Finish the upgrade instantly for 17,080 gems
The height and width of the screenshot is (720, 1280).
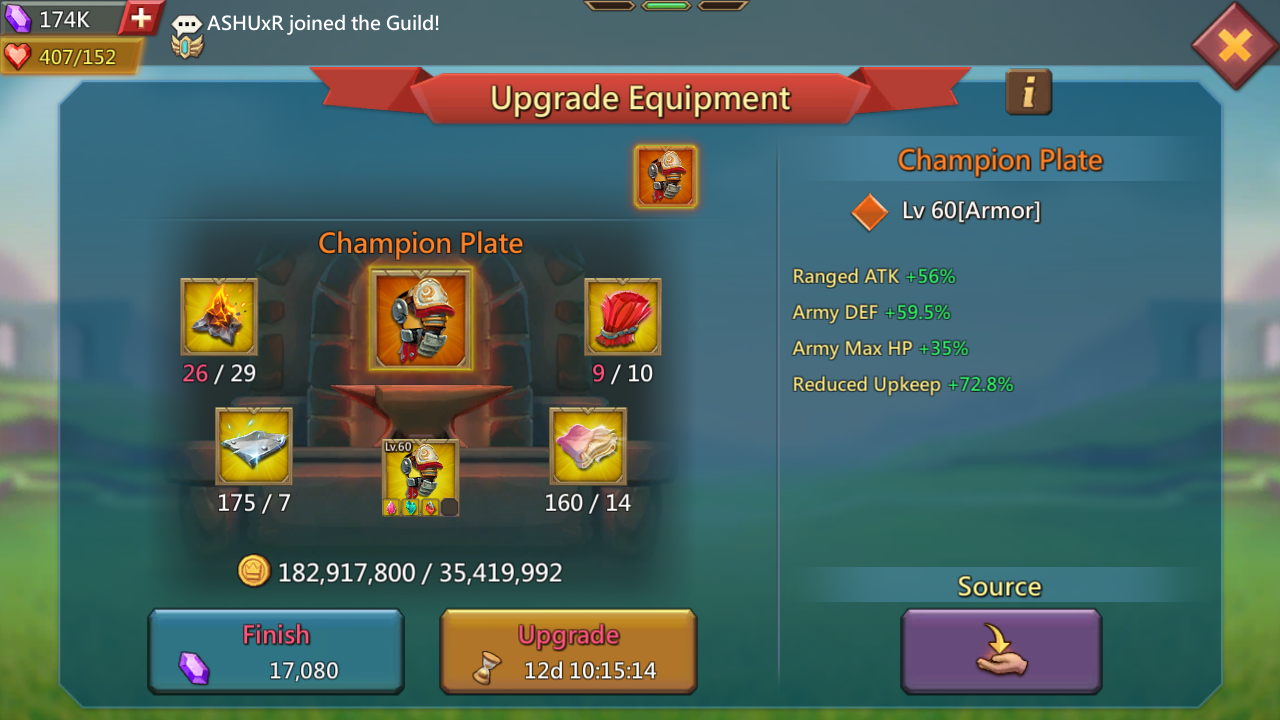click(x=276, y=652)
